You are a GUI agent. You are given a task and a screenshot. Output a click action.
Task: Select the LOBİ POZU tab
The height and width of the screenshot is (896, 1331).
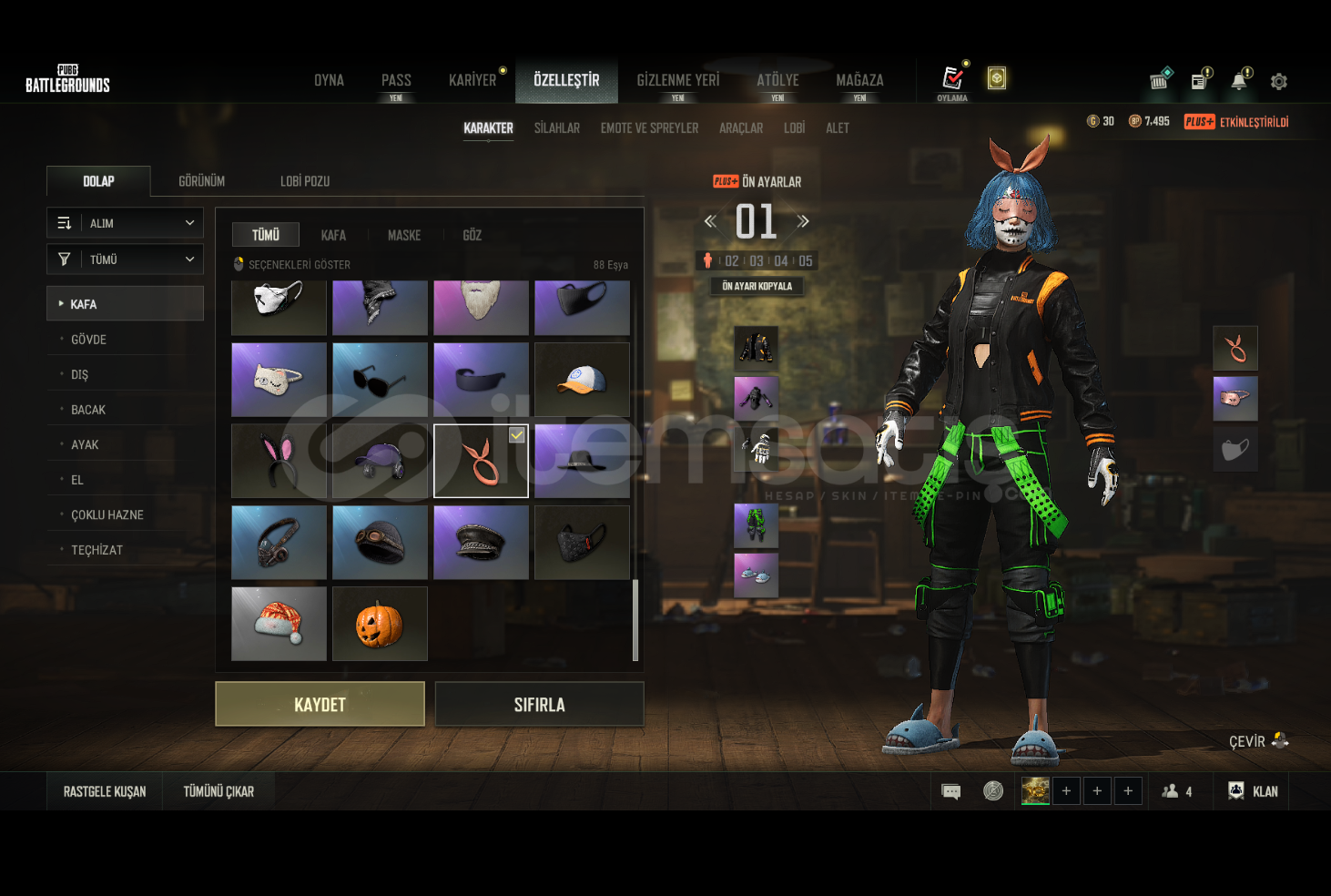coord(305,181)
